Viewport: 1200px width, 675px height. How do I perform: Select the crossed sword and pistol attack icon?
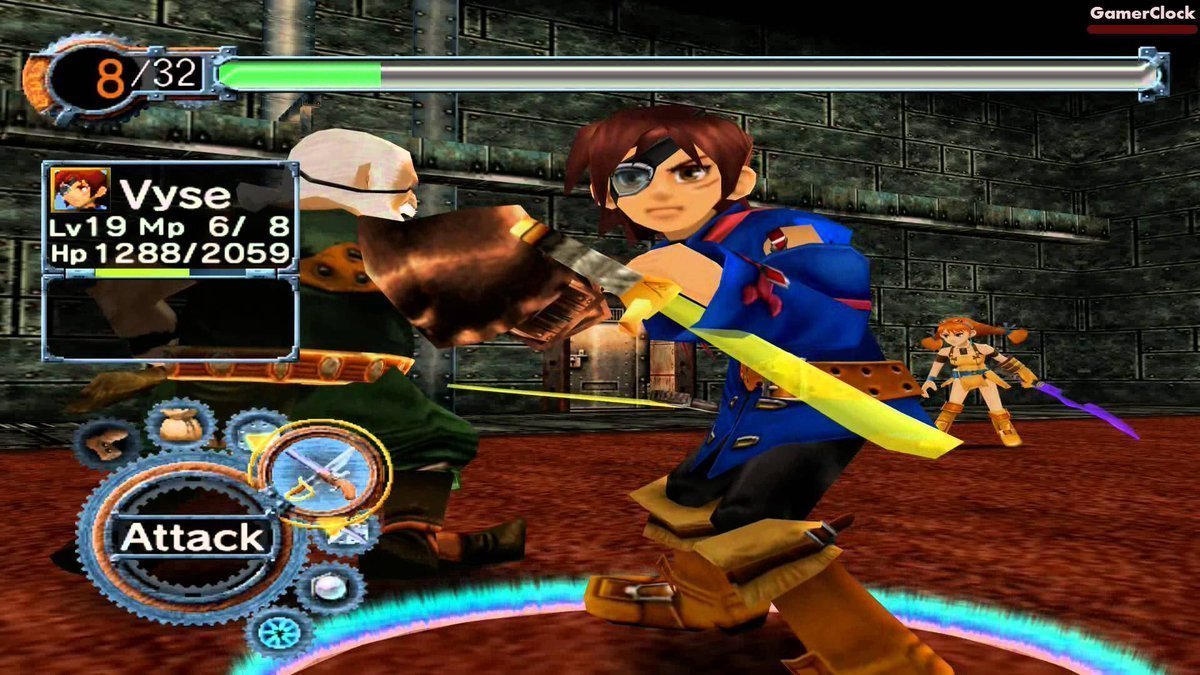pos(318,471)
